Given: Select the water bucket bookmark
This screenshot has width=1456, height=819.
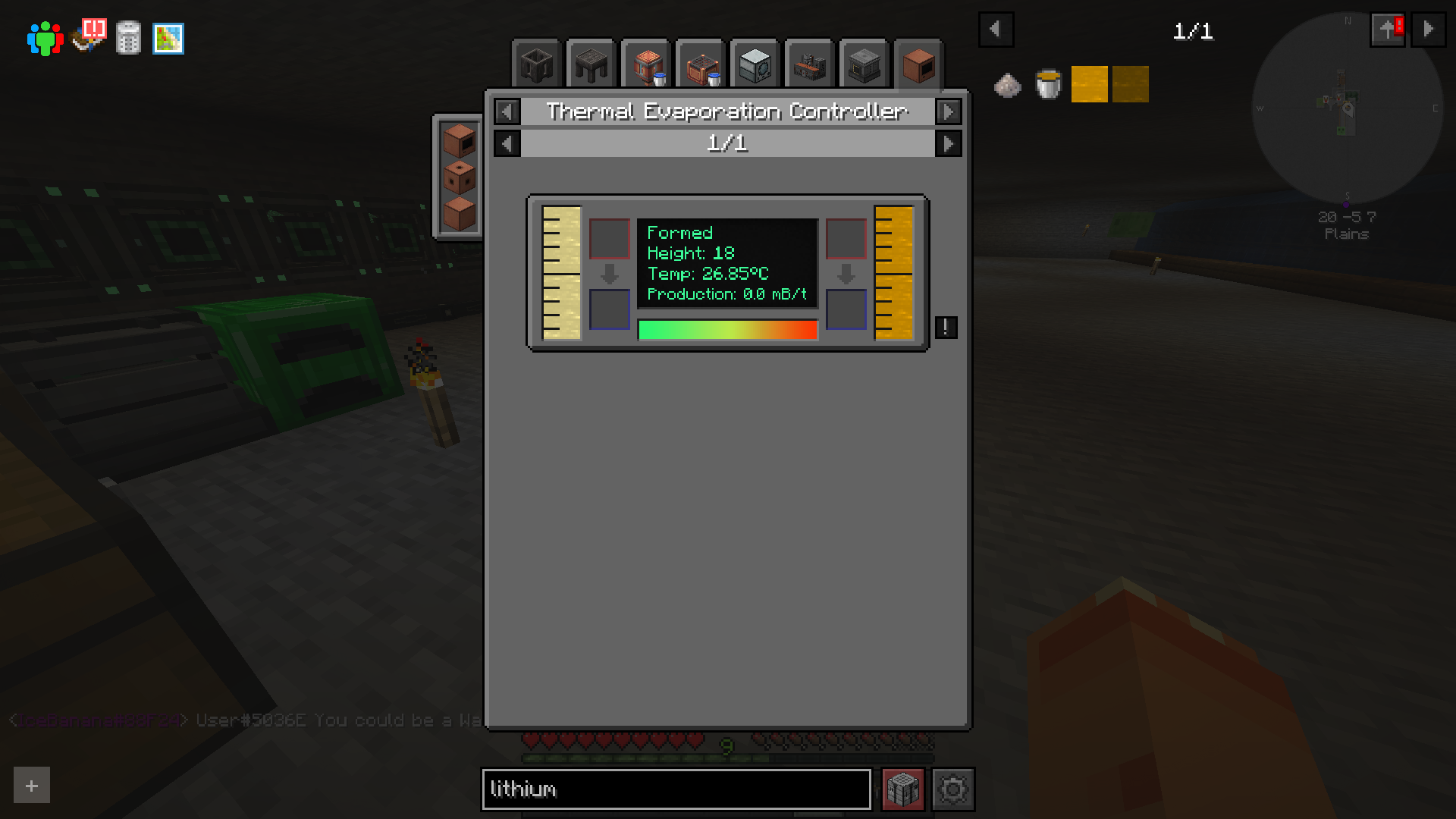Looking at the screenshot, I should point(1047,83).
